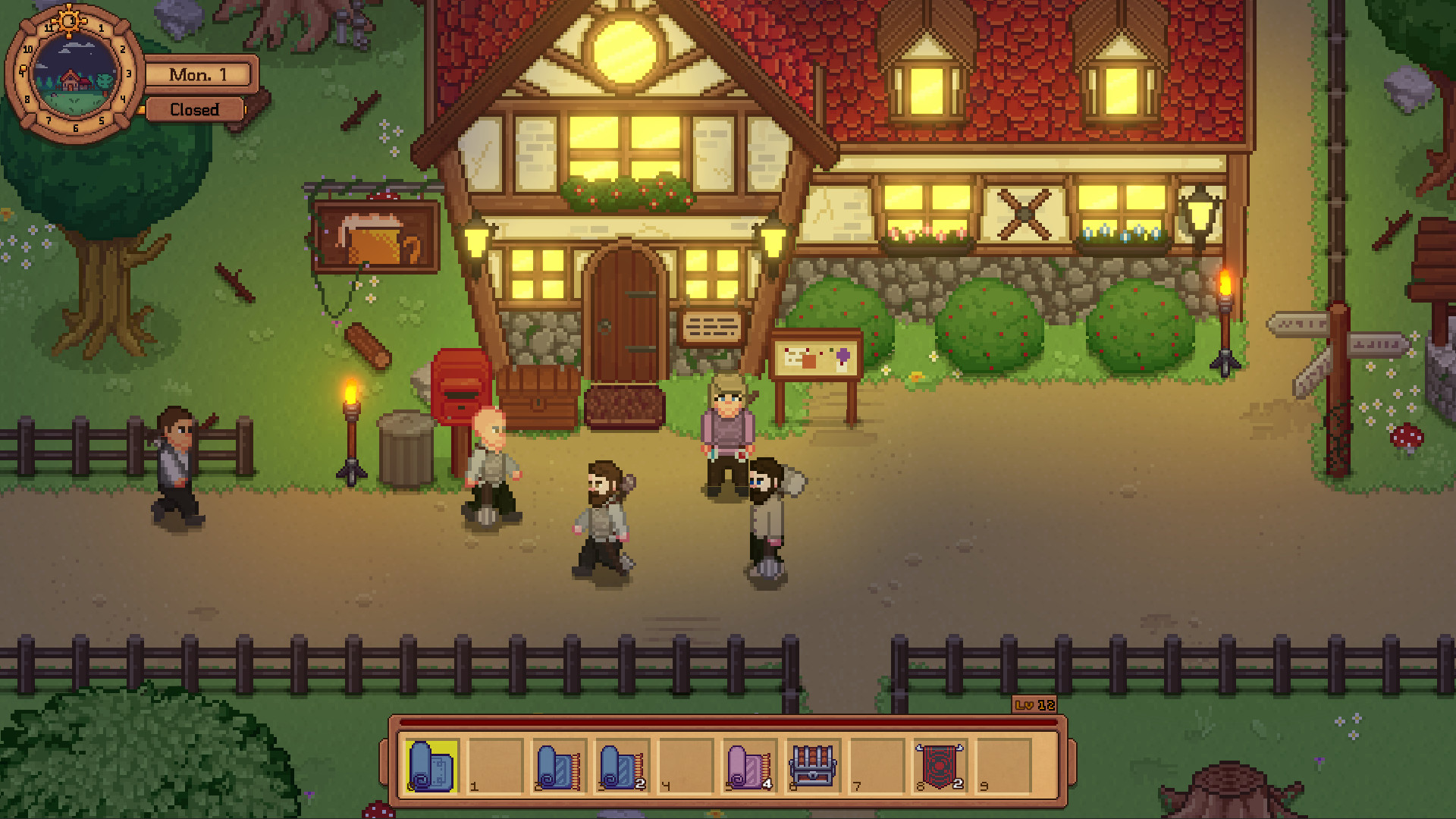The image size is (1456, 819).
Task: Equip the red horned banner slot
Action: pos(940,766)
